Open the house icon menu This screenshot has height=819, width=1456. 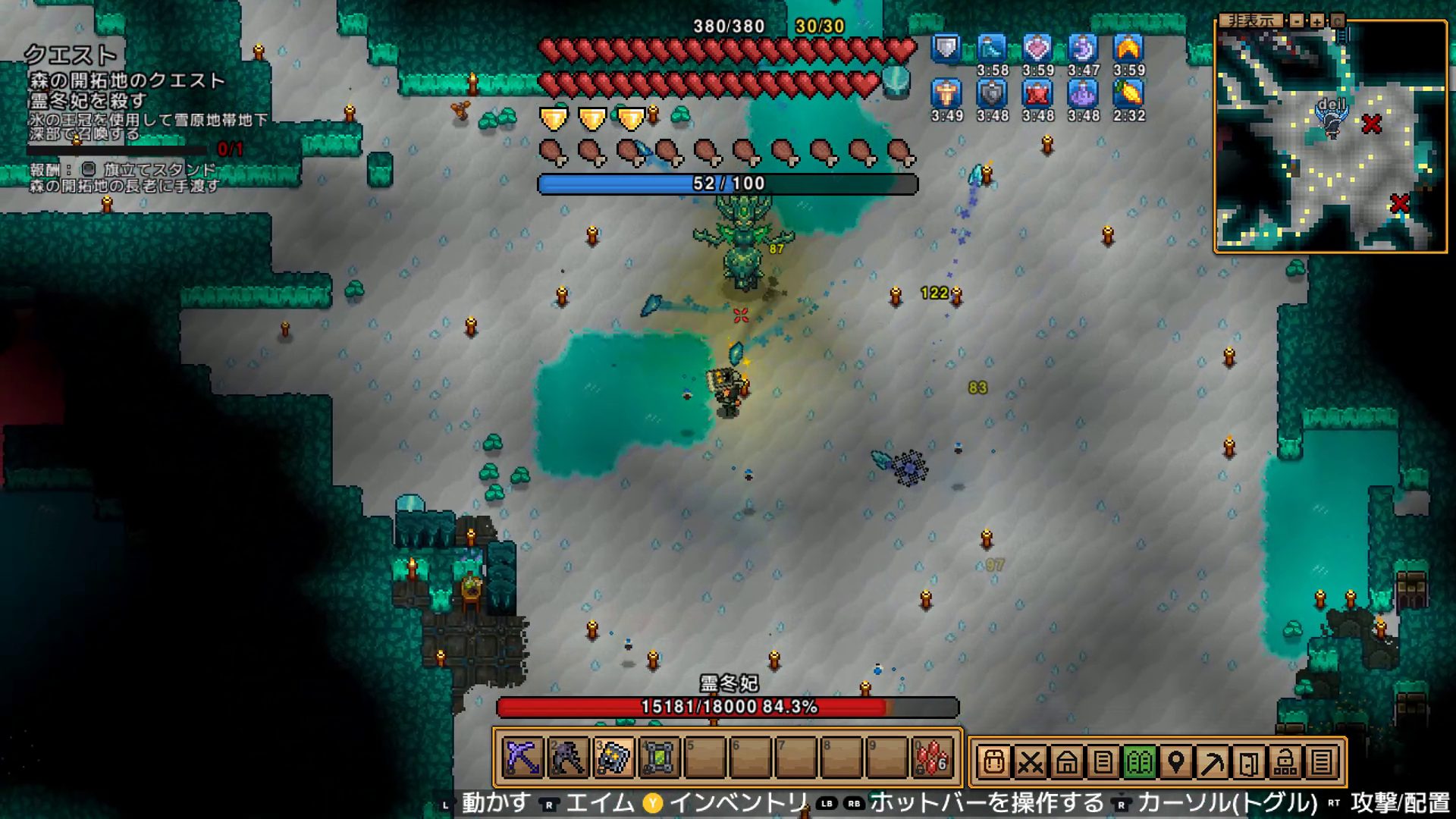point(1066,761)
